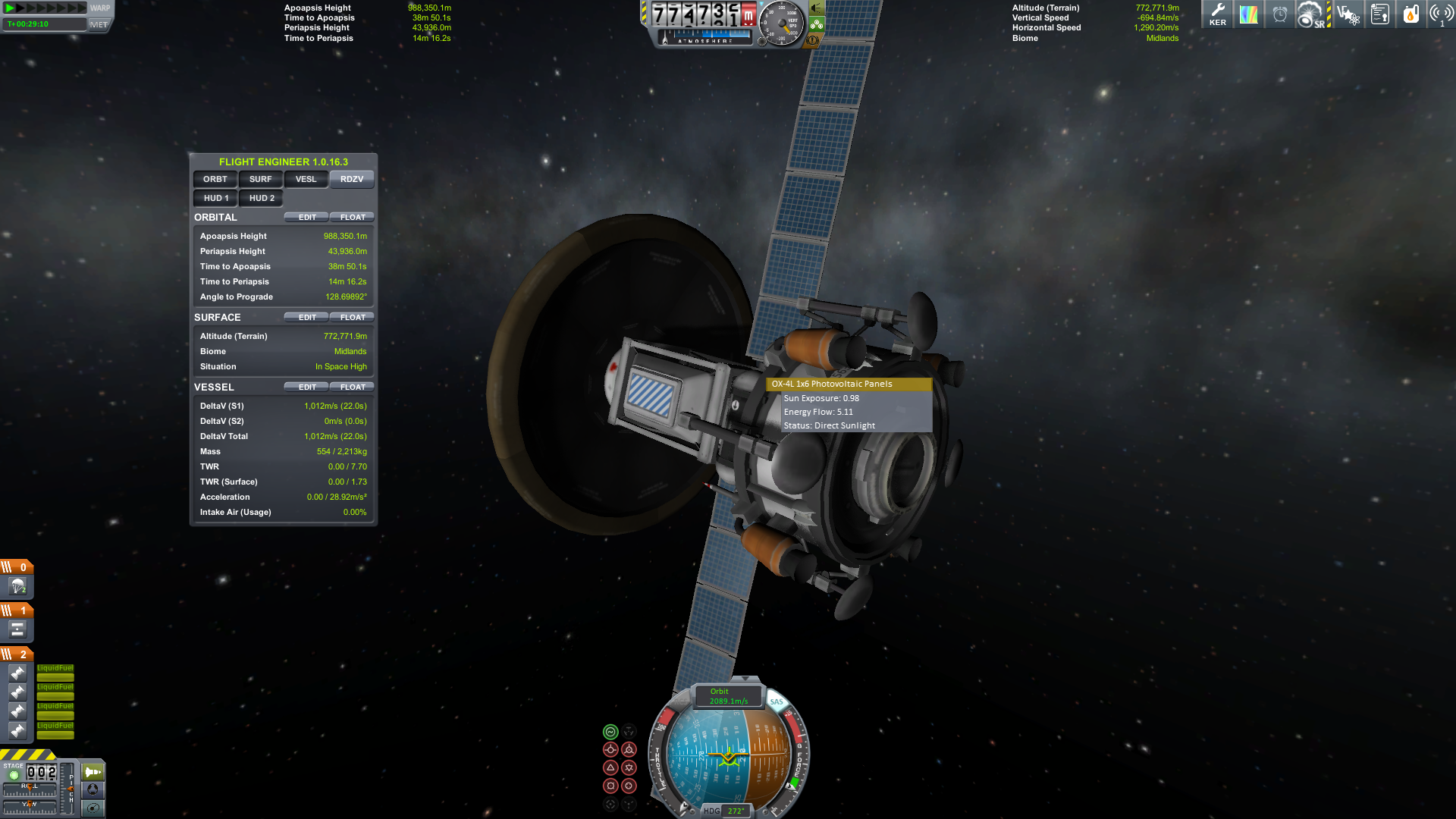Switch to map view with the teal planet button

(x=93, y=808)
